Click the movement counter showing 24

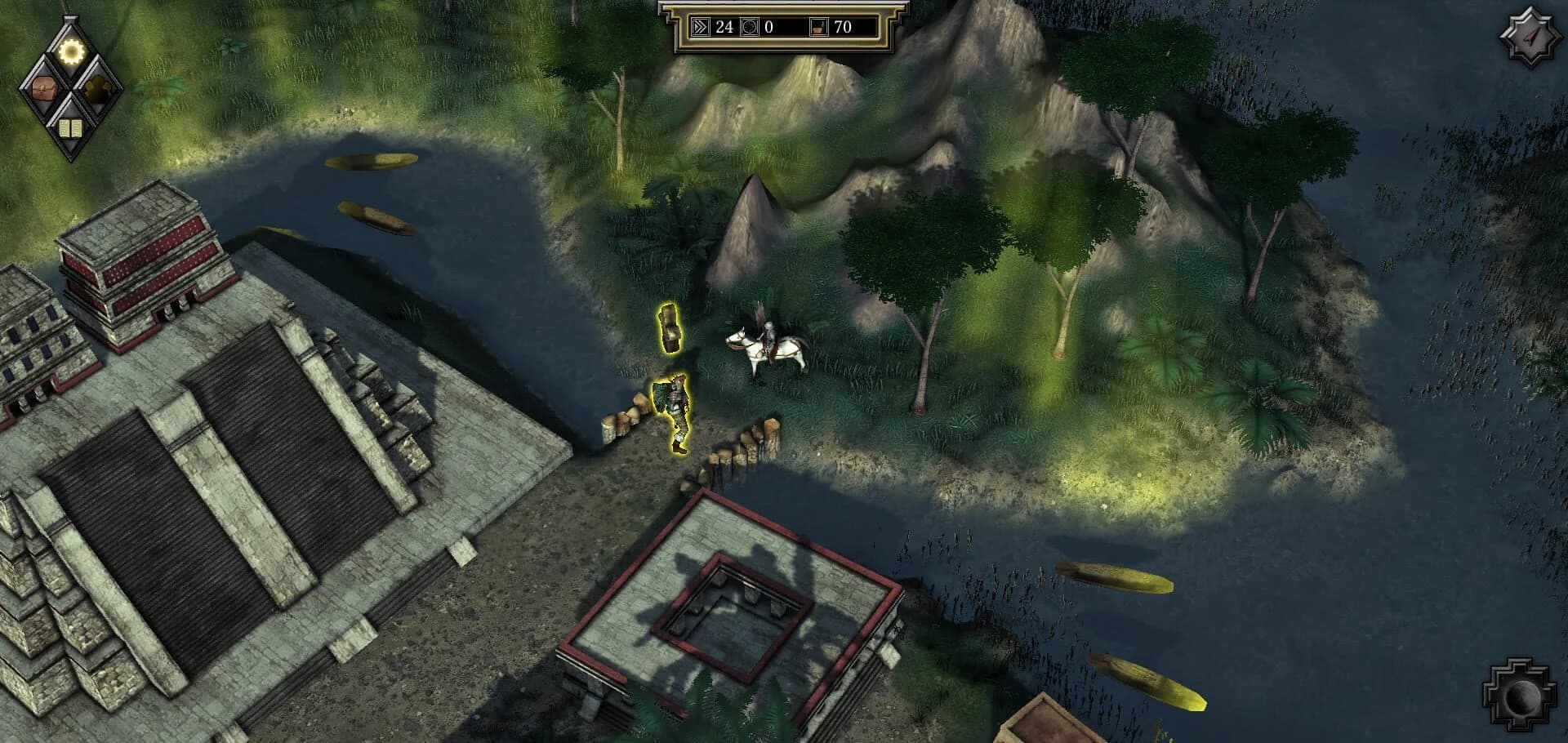pos(725,27)
